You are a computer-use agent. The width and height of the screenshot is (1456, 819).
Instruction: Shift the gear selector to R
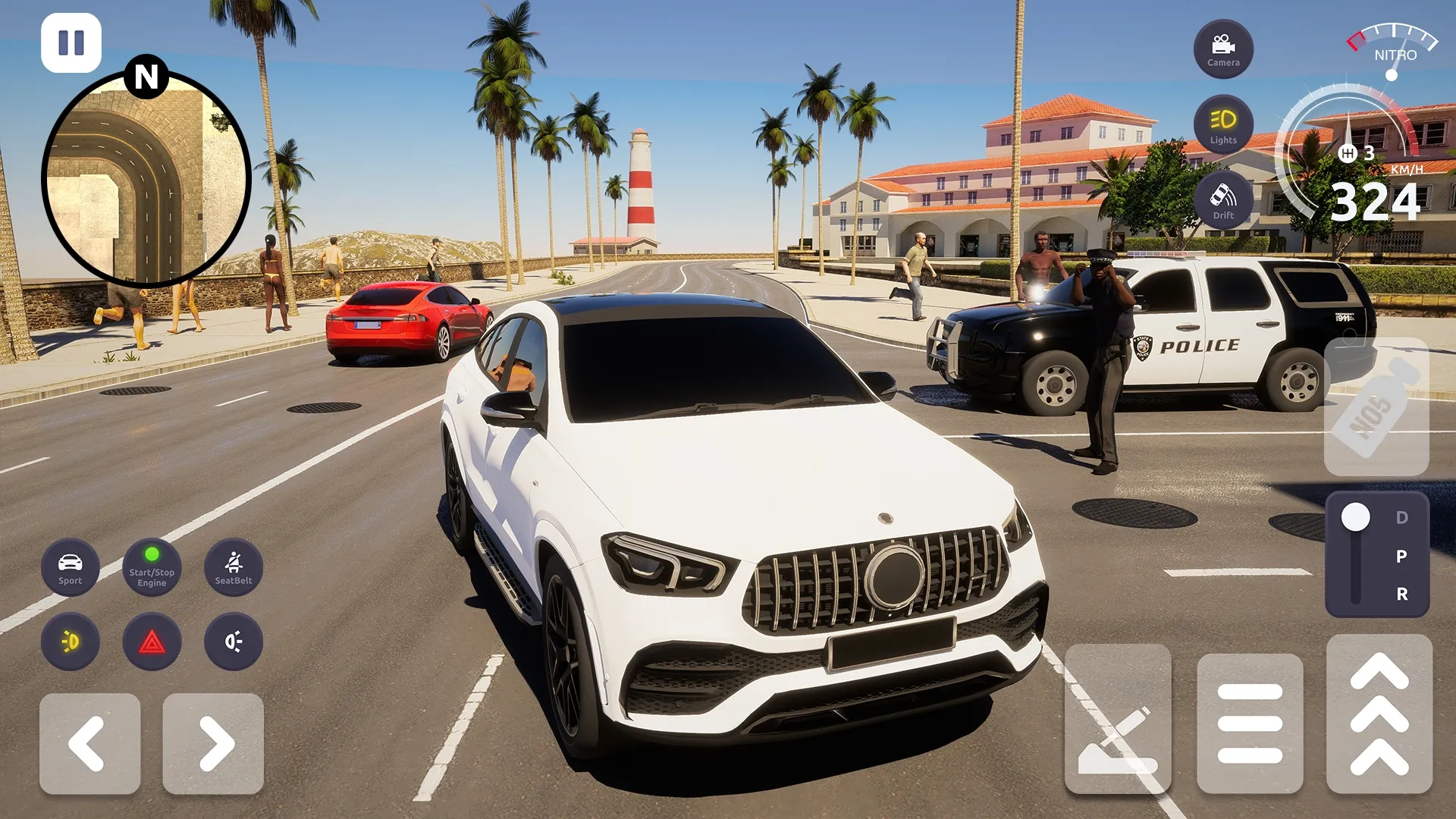[x=1401, y=594]
